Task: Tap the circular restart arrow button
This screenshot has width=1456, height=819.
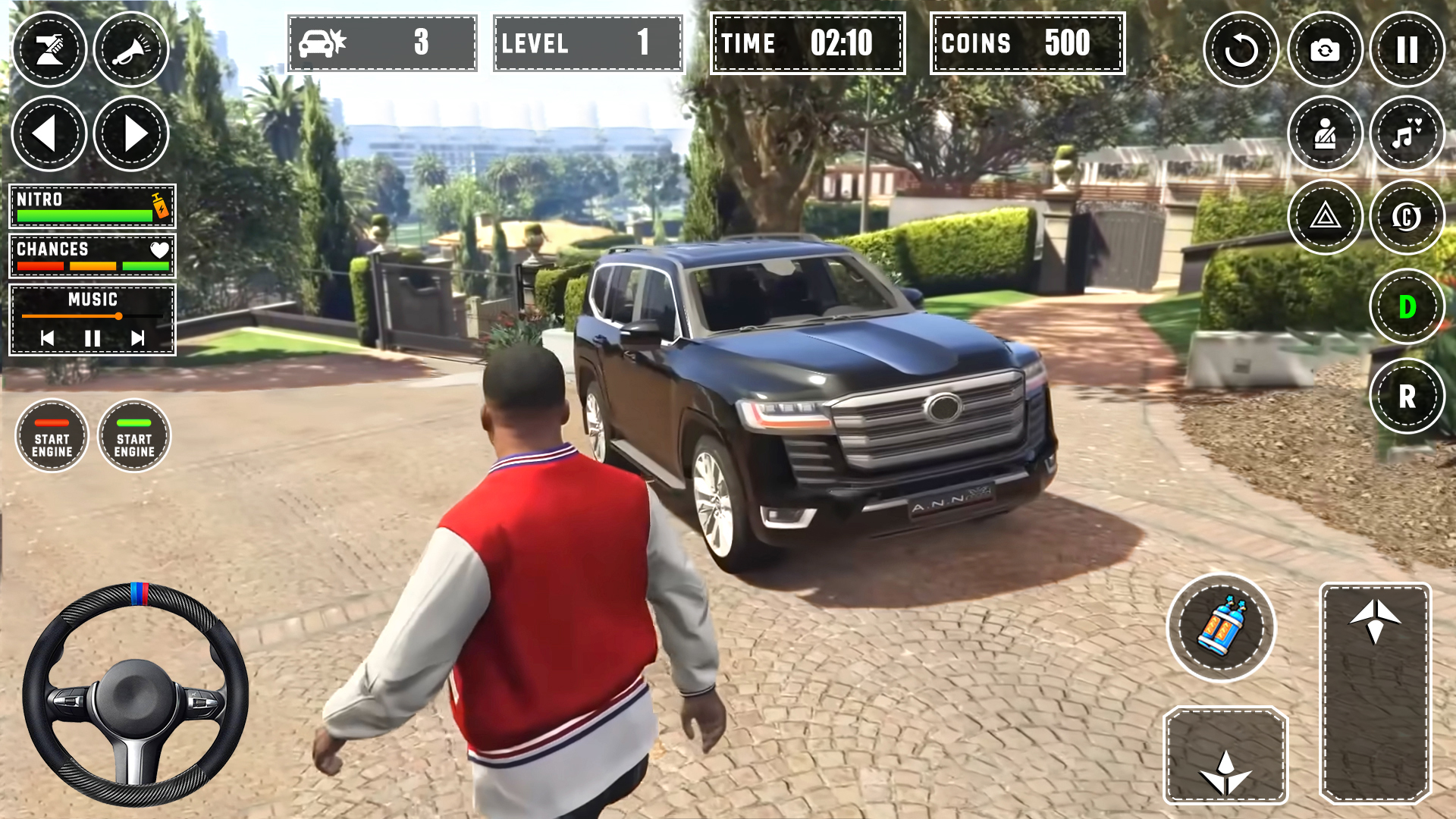Action: pyautogui.click(x=1241, y=50)
